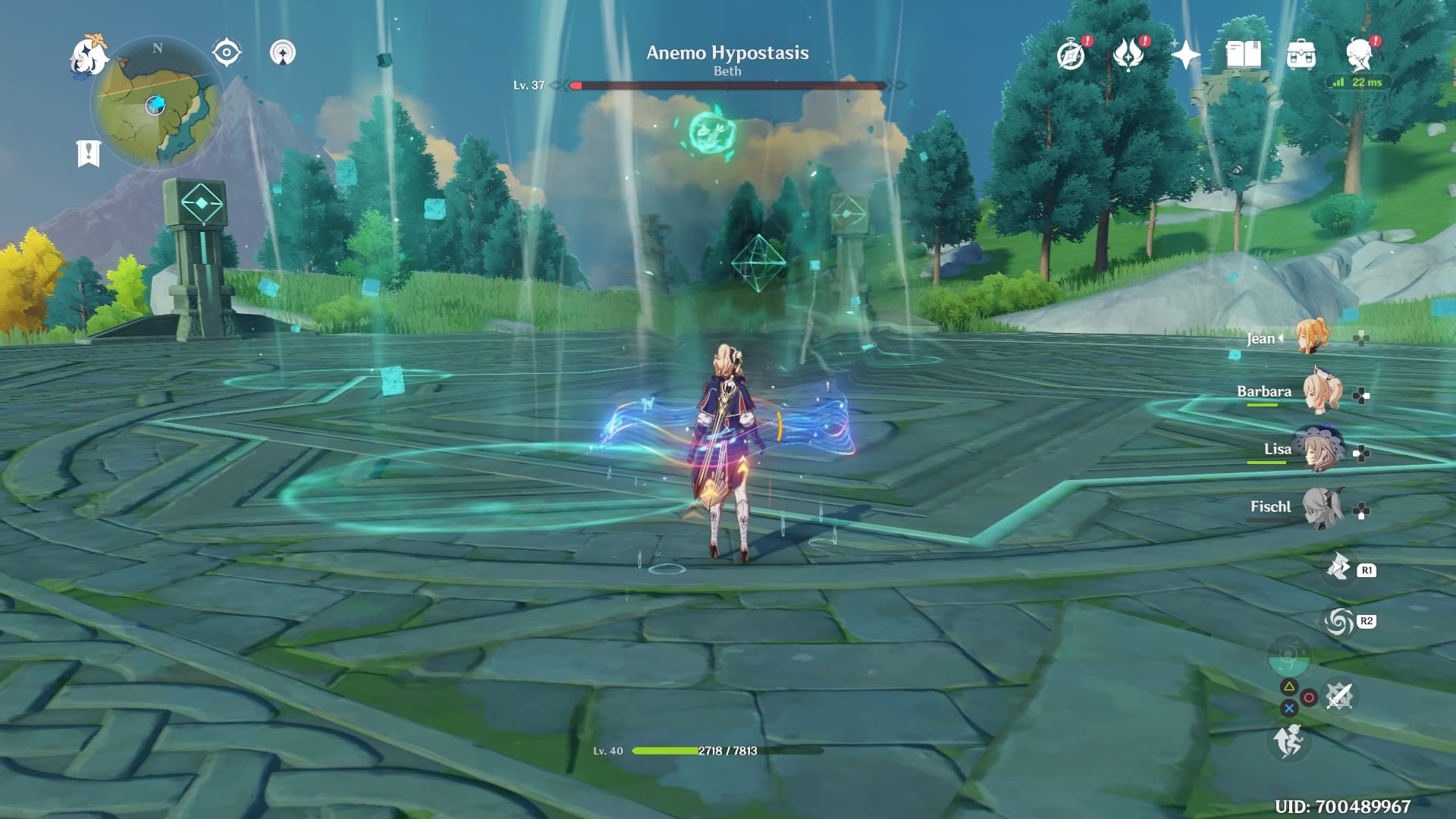Click the compass icon right of the minimap
This screenshot has height=819, width=1456.
pyautogui.click(x=225, y=52)
